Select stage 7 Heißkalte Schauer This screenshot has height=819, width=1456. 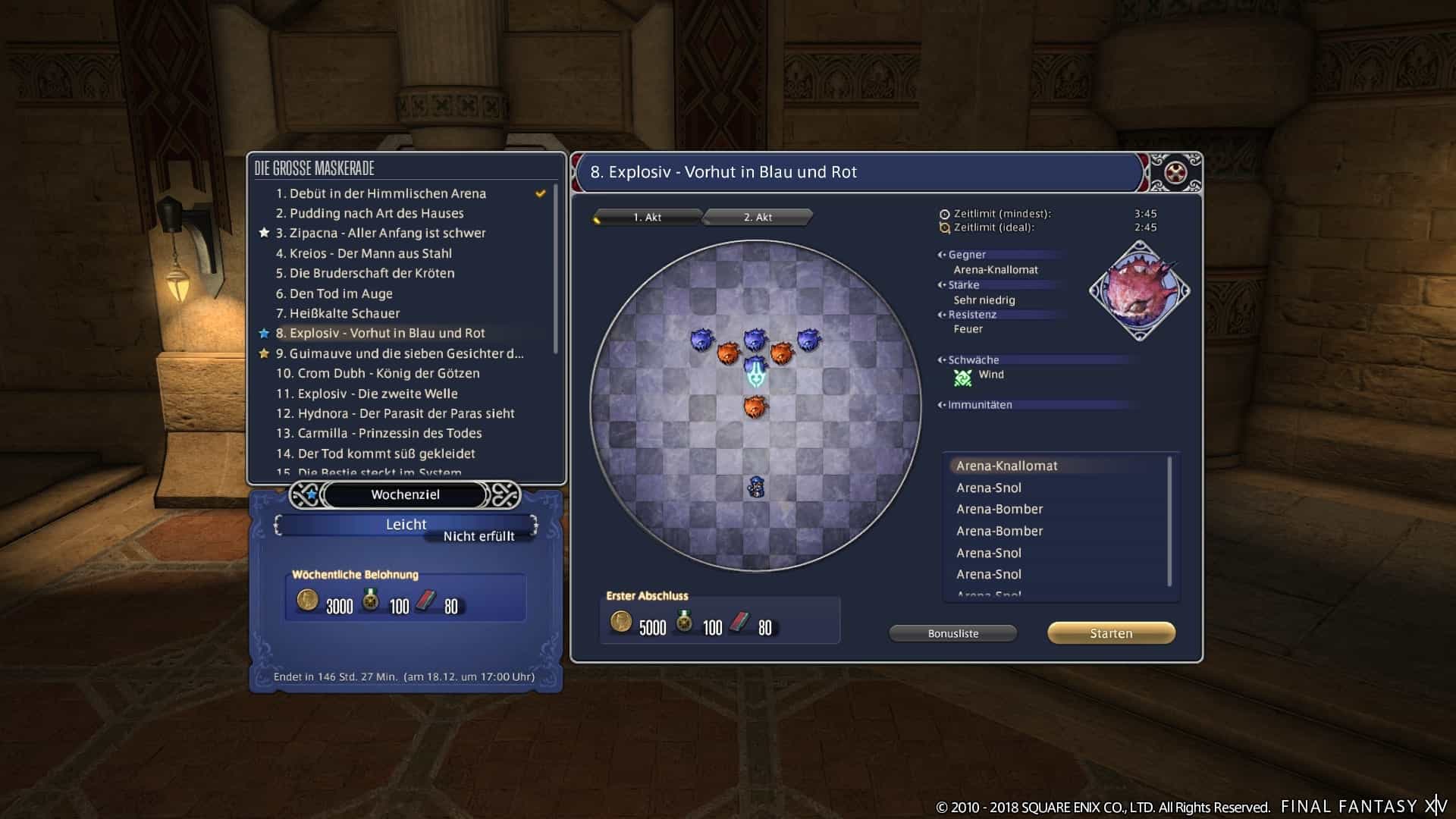pyautogui.click(x=337, y=313)
